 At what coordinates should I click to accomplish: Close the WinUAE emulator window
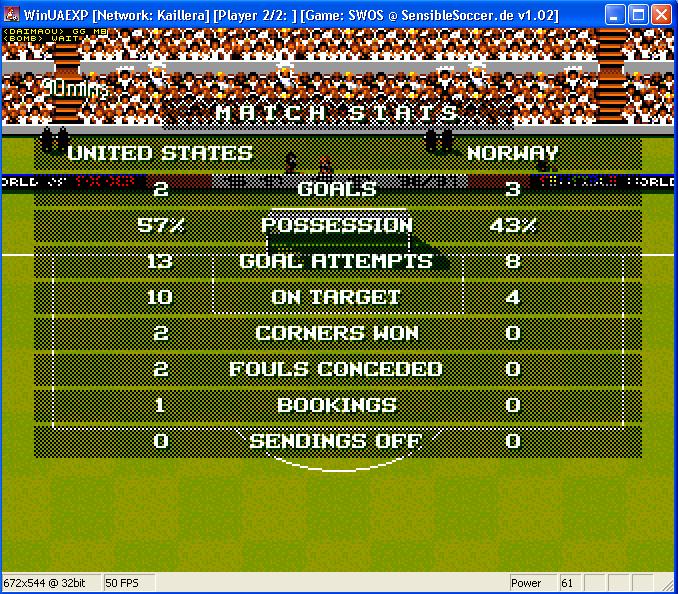[x=662, y=14]
